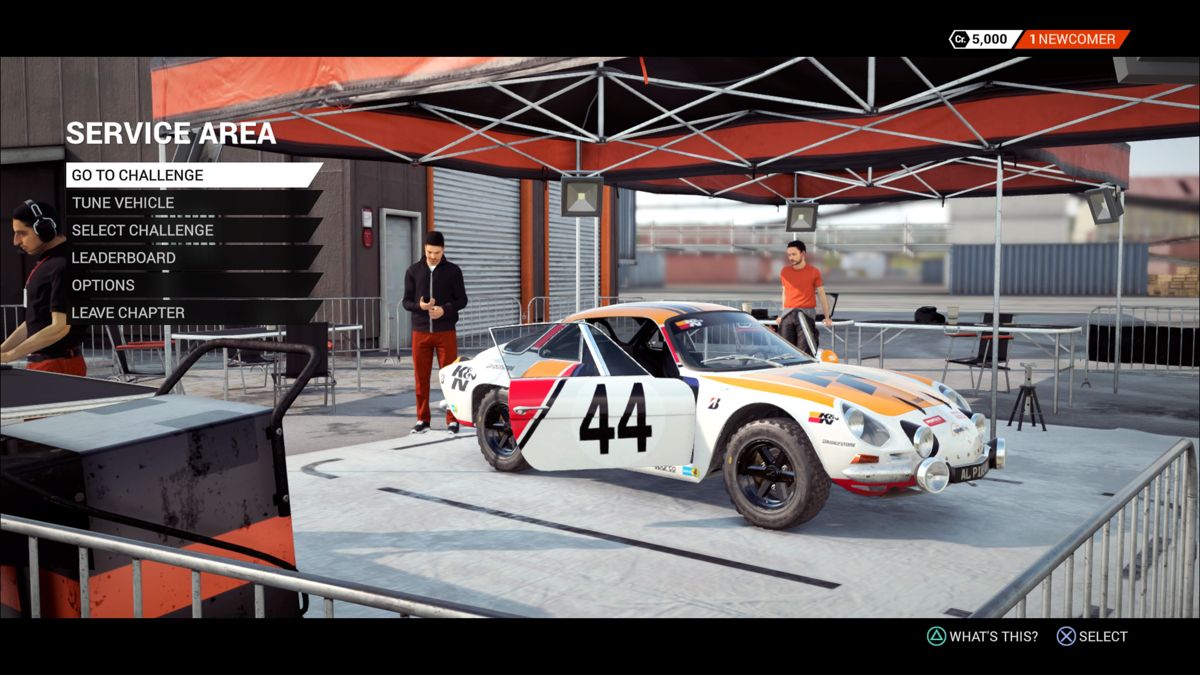Open the Options menu
1200x675 pixels.
(103, 285)
